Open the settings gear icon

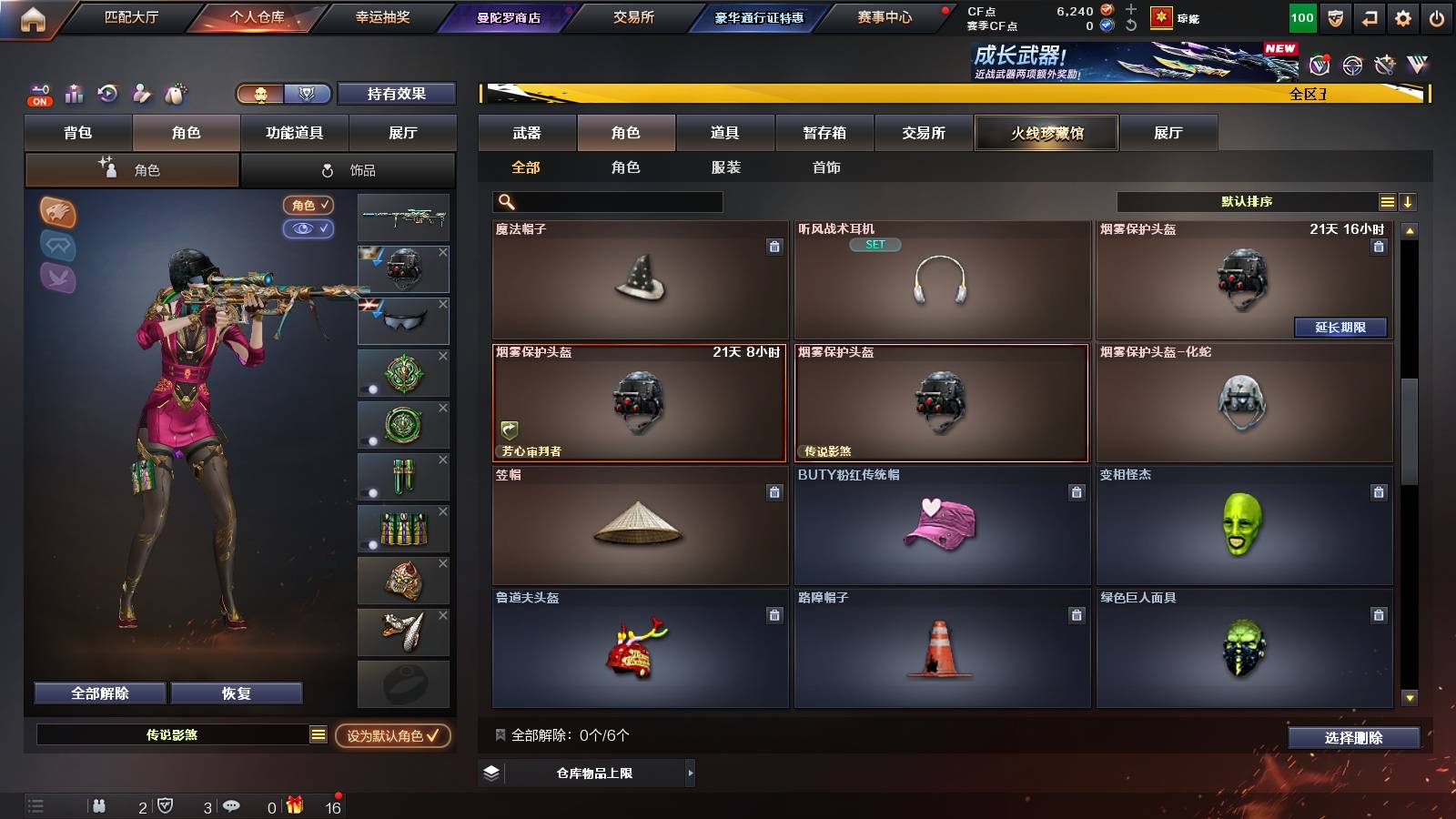click(x=1402, y=16)
